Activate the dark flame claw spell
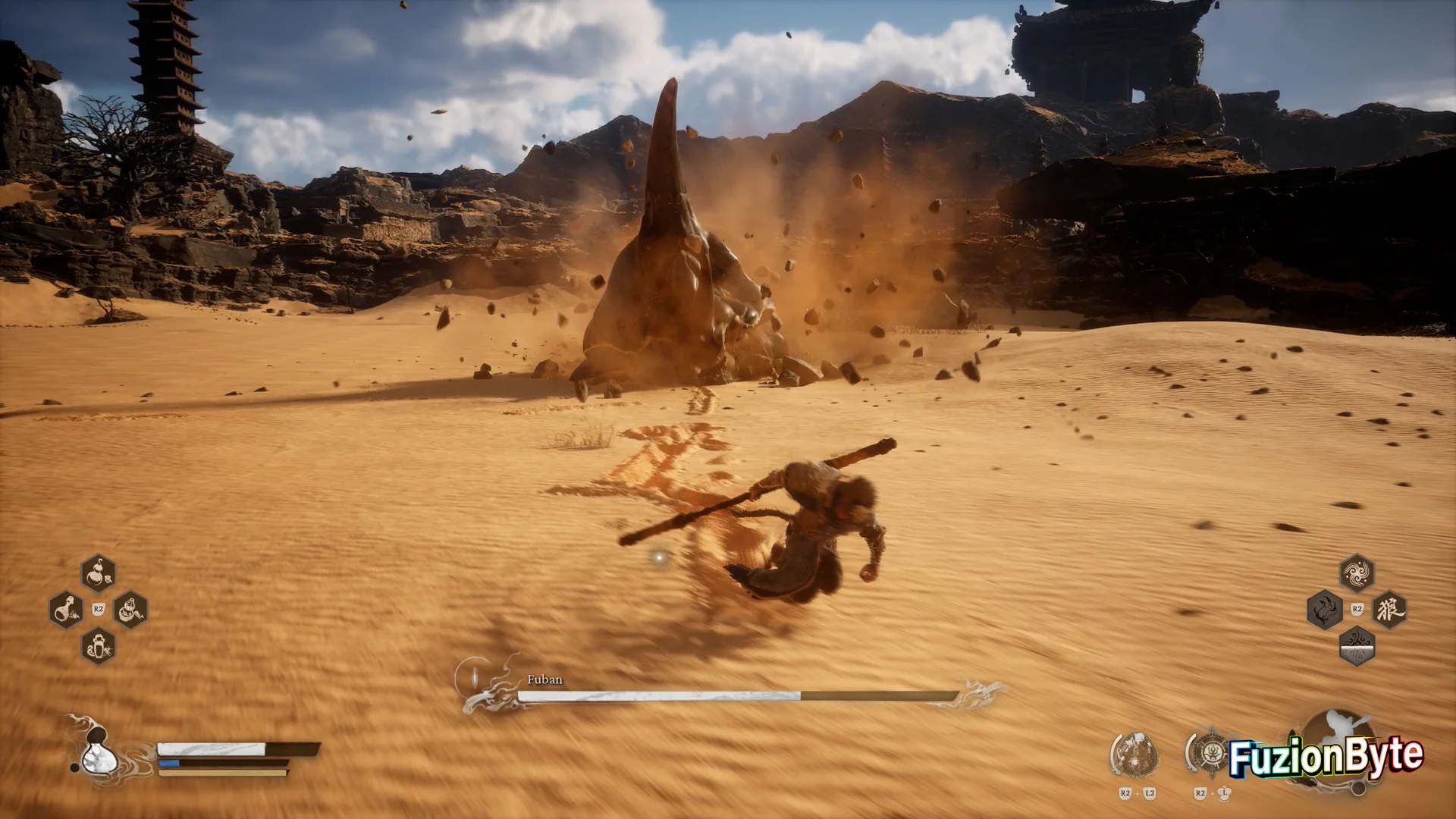Image resolution: width=1456 pixels, height=819 pixels. click(1324, 610)
